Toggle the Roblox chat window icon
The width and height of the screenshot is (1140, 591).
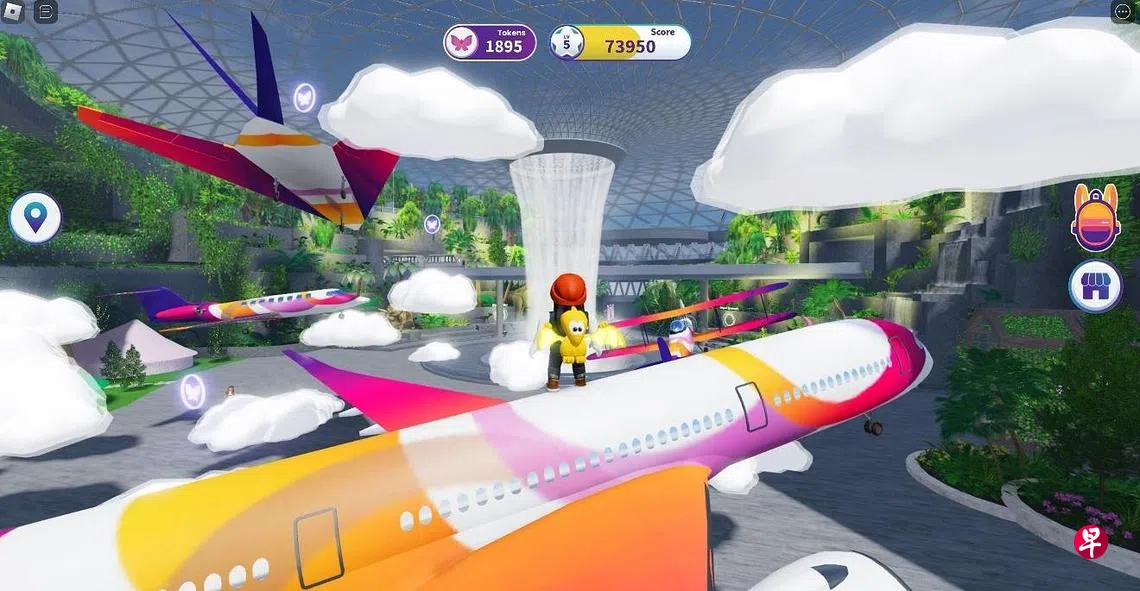tap(46, 12)
